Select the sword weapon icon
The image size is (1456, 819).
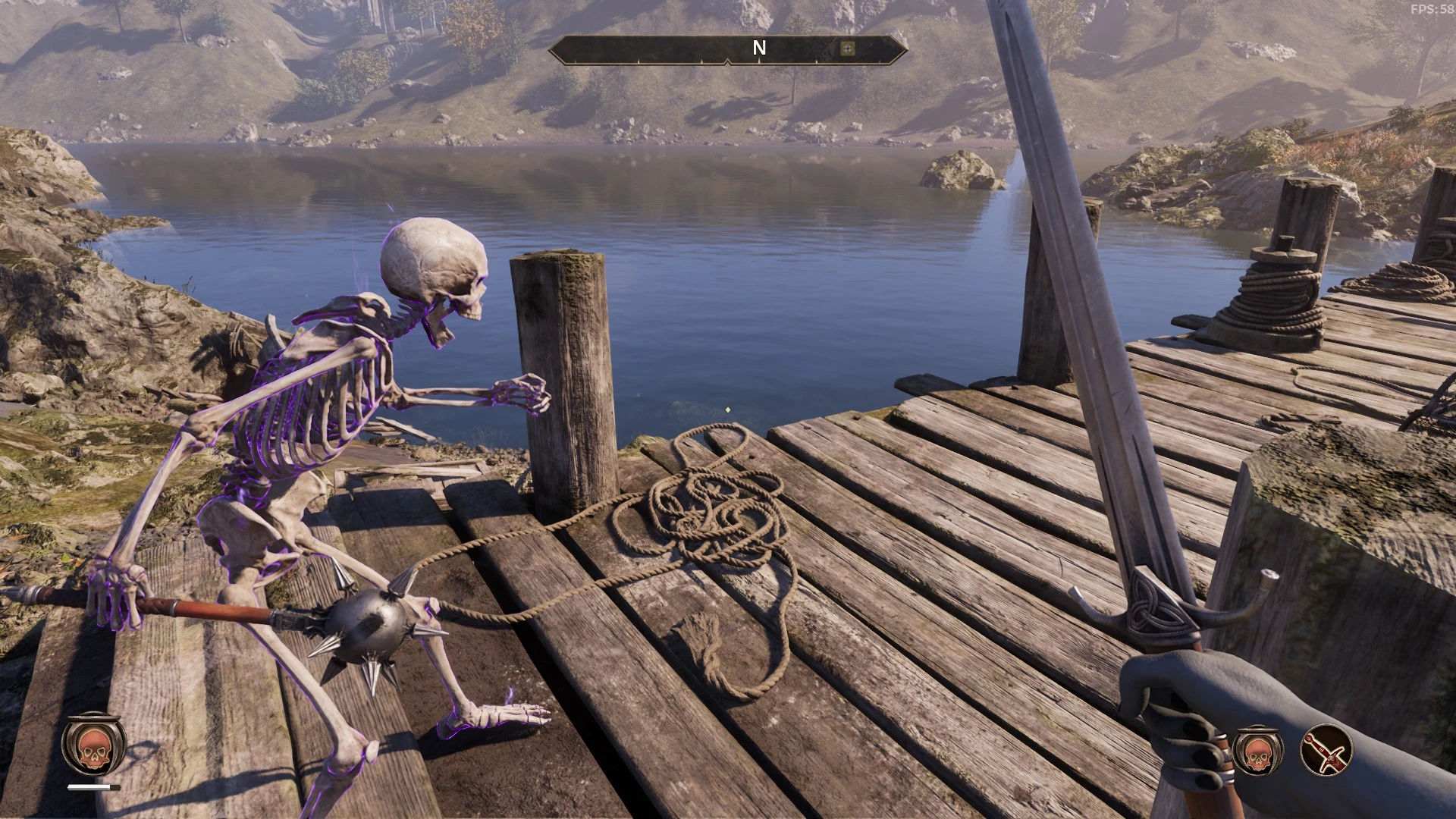click(1326, 751)
